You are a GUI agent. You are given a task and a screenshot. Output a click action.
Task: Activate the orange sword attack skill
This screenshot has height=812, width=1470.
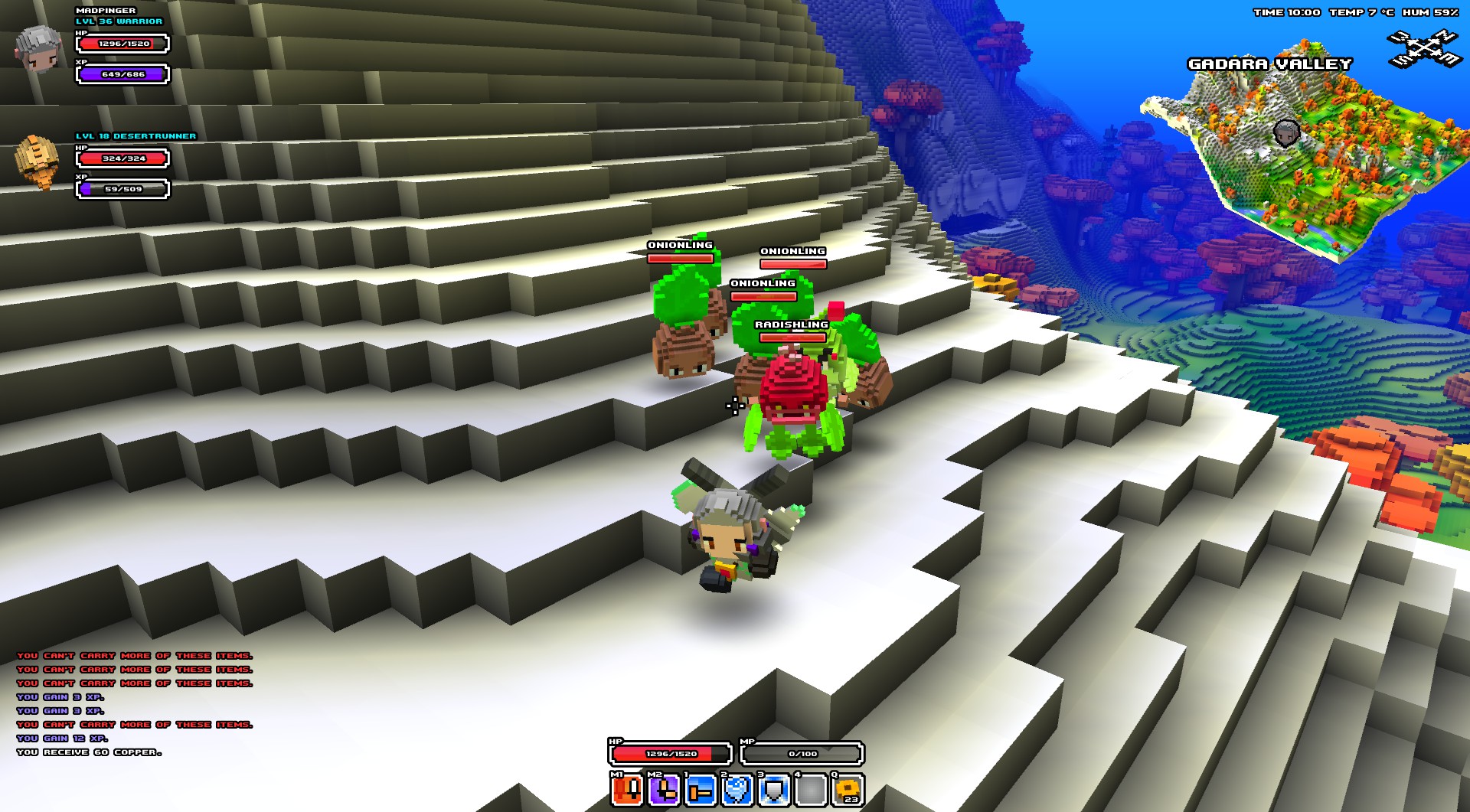tap(627, 790)
